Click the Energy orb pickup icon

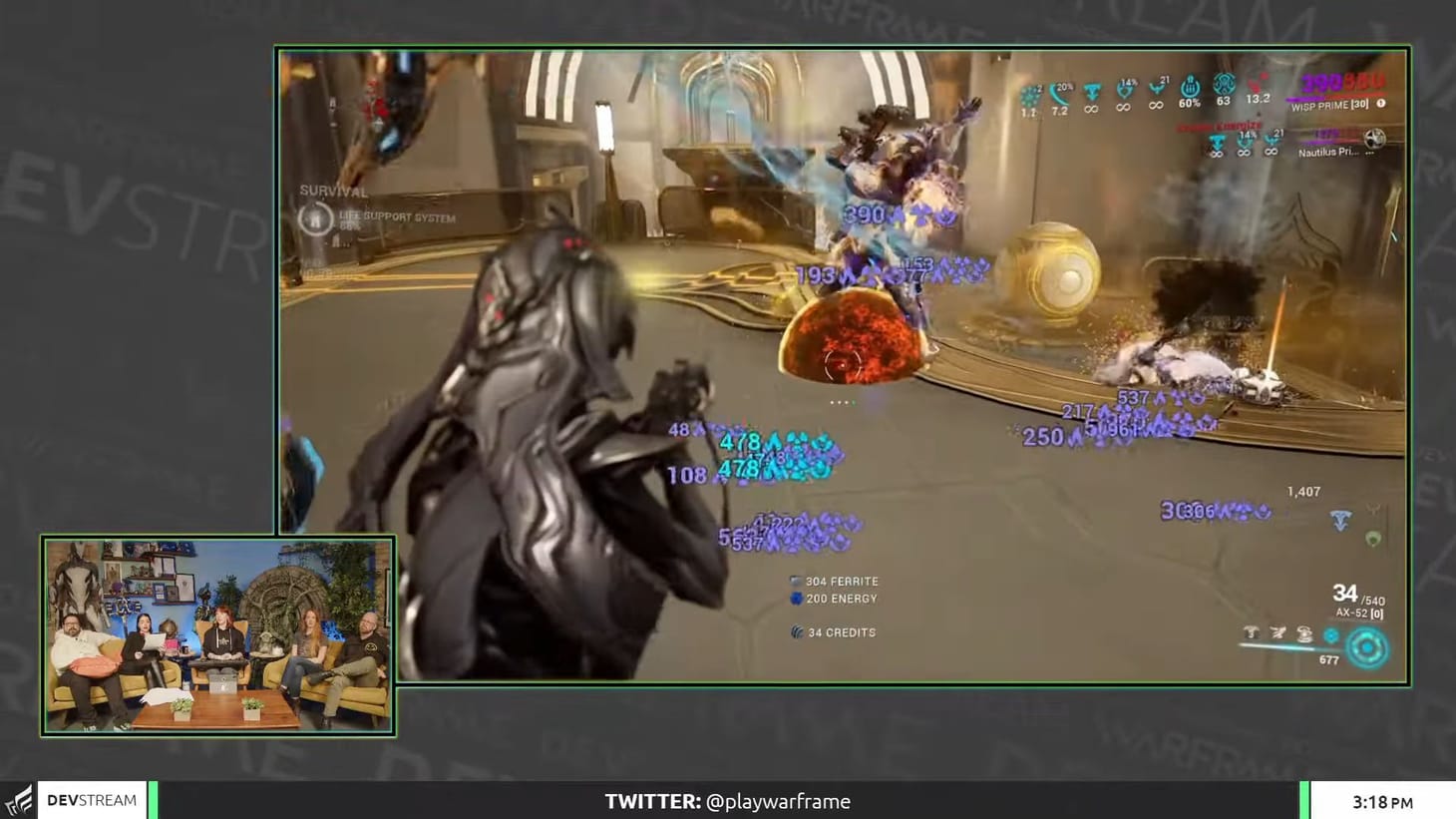tap(795, 599)
